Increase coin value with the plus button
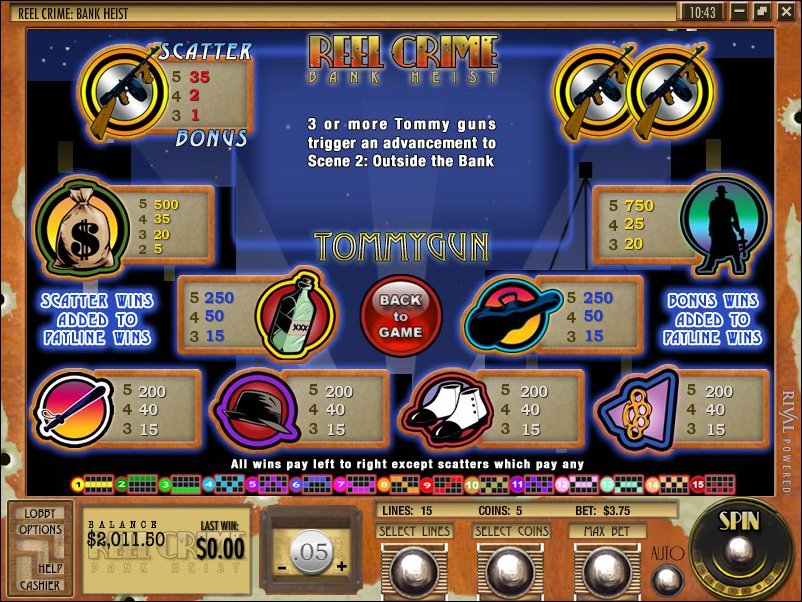 (x=342, y=566)
